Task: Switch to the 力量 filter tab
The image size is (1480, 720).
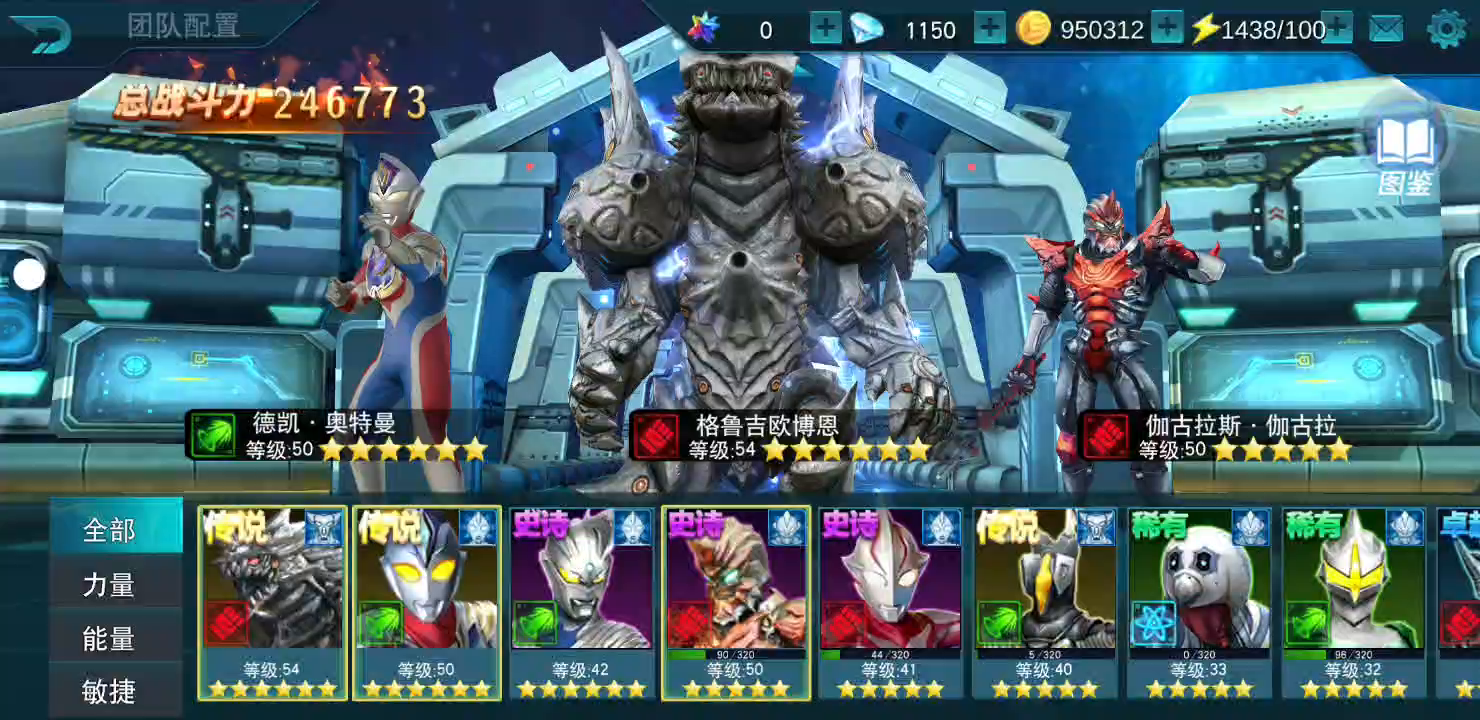Action: point(109,584)
